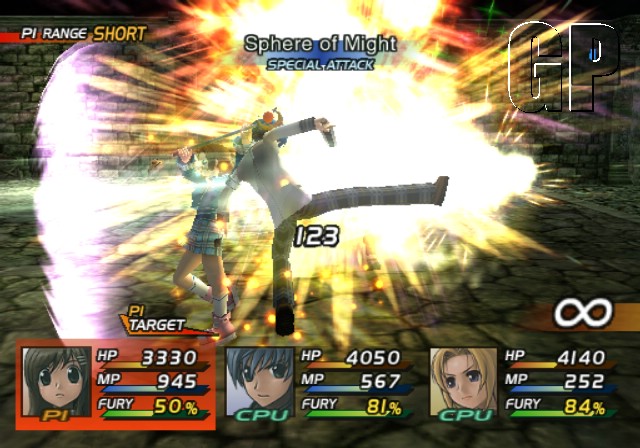Click the infinity symbol icon

pyautogui.click(x=583, y=314)
